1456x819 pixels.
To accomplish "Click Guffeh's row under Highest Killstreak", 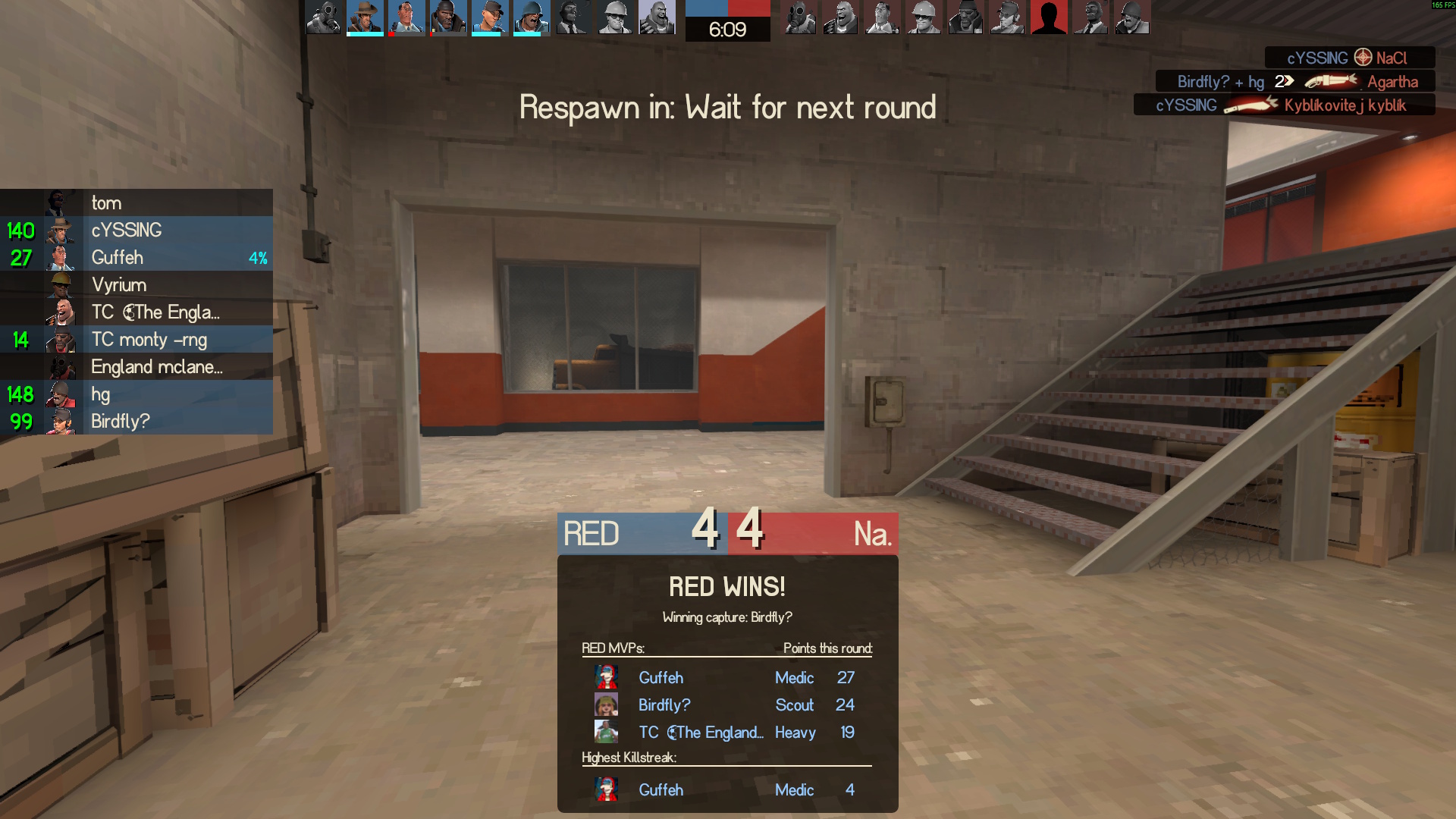I will coord(726,790).
